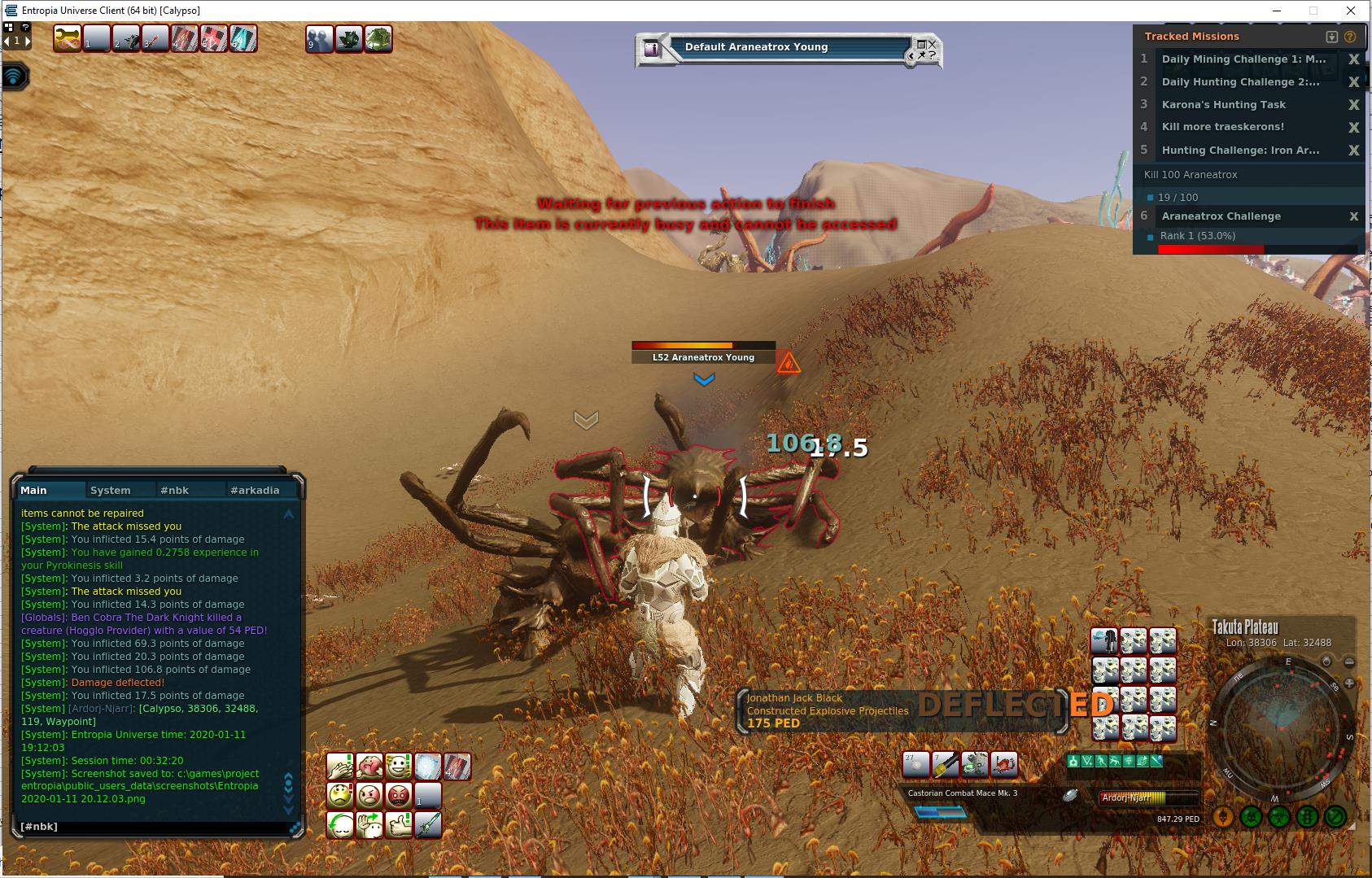Click the chat input field
The width and height of the screenshot is (1372, 878).
(x=155, y=827)
